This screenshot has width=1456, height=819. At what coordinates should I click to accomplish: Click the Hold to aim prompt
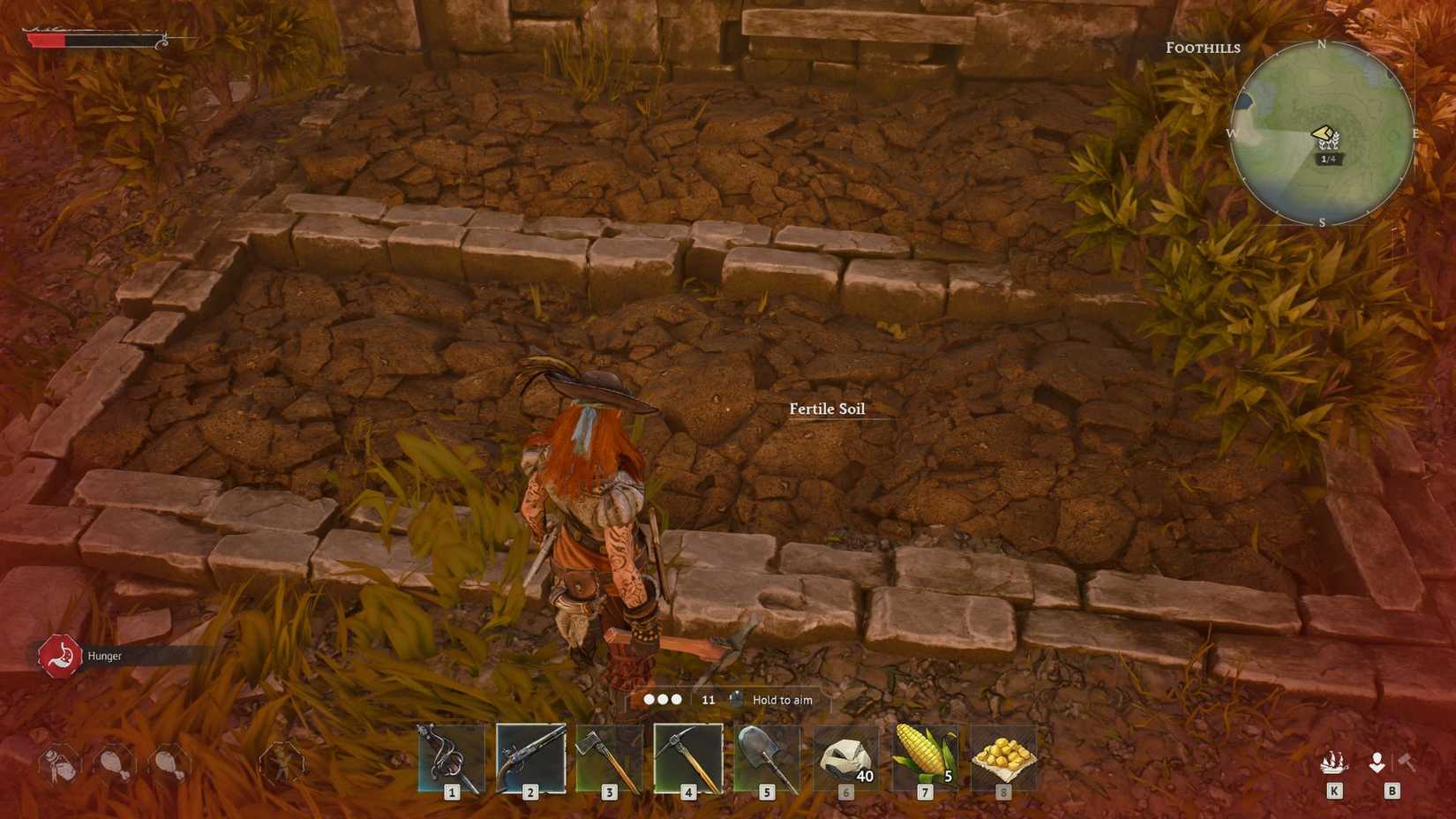tap(784, 699)
